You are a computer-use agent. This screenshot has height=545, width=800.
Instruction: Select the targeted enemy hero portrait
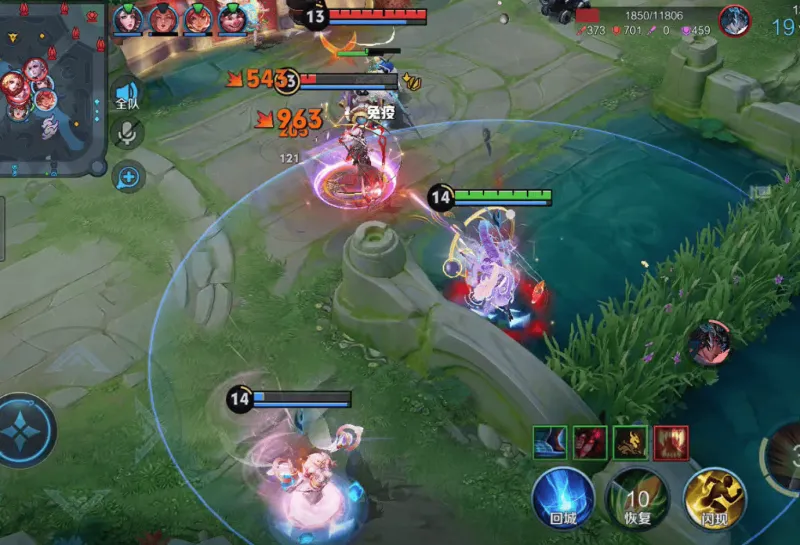pyautogui.click(x=734, y=20)
